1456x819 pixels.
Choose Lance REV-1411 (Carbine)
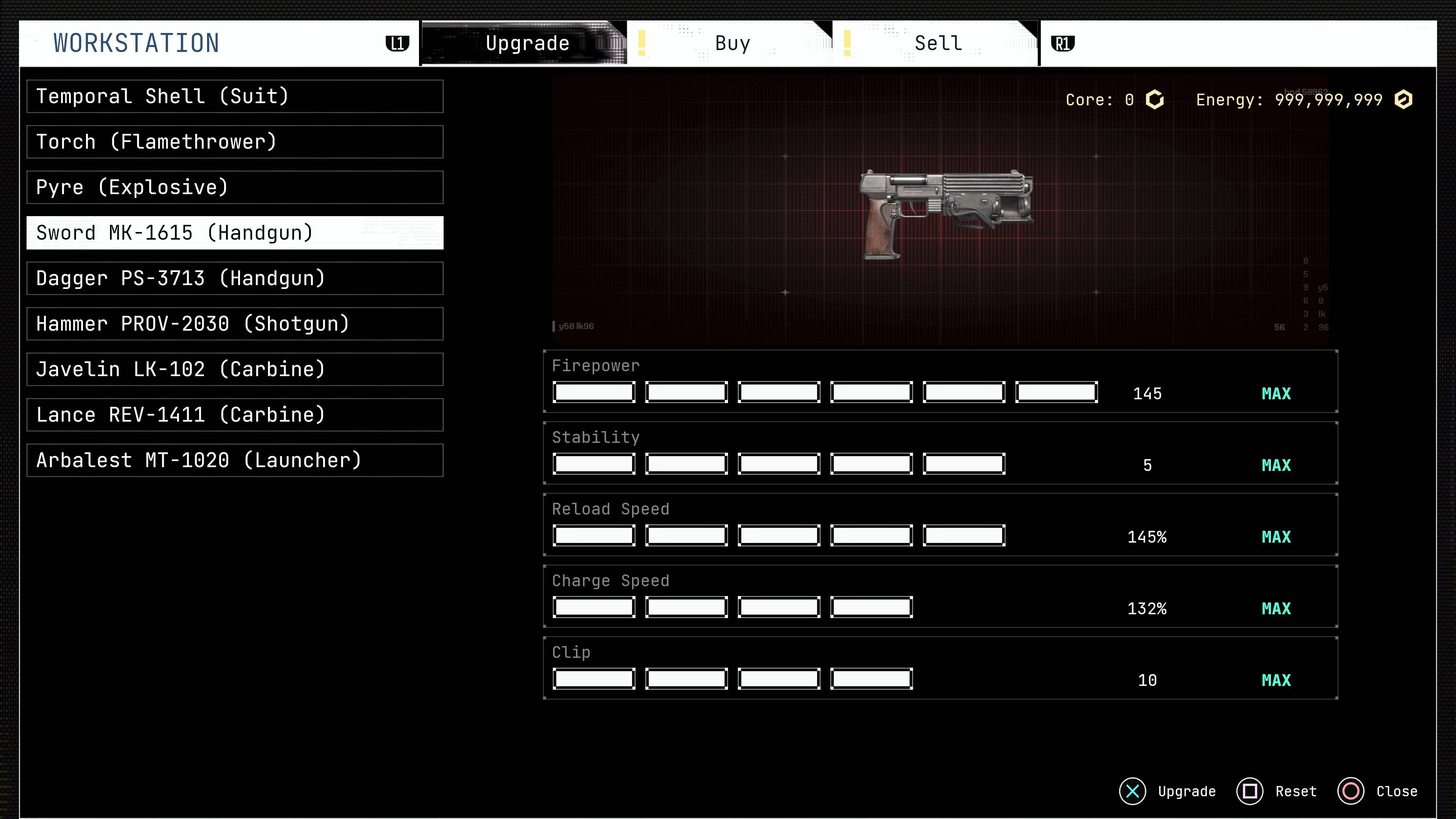[235, 415]
